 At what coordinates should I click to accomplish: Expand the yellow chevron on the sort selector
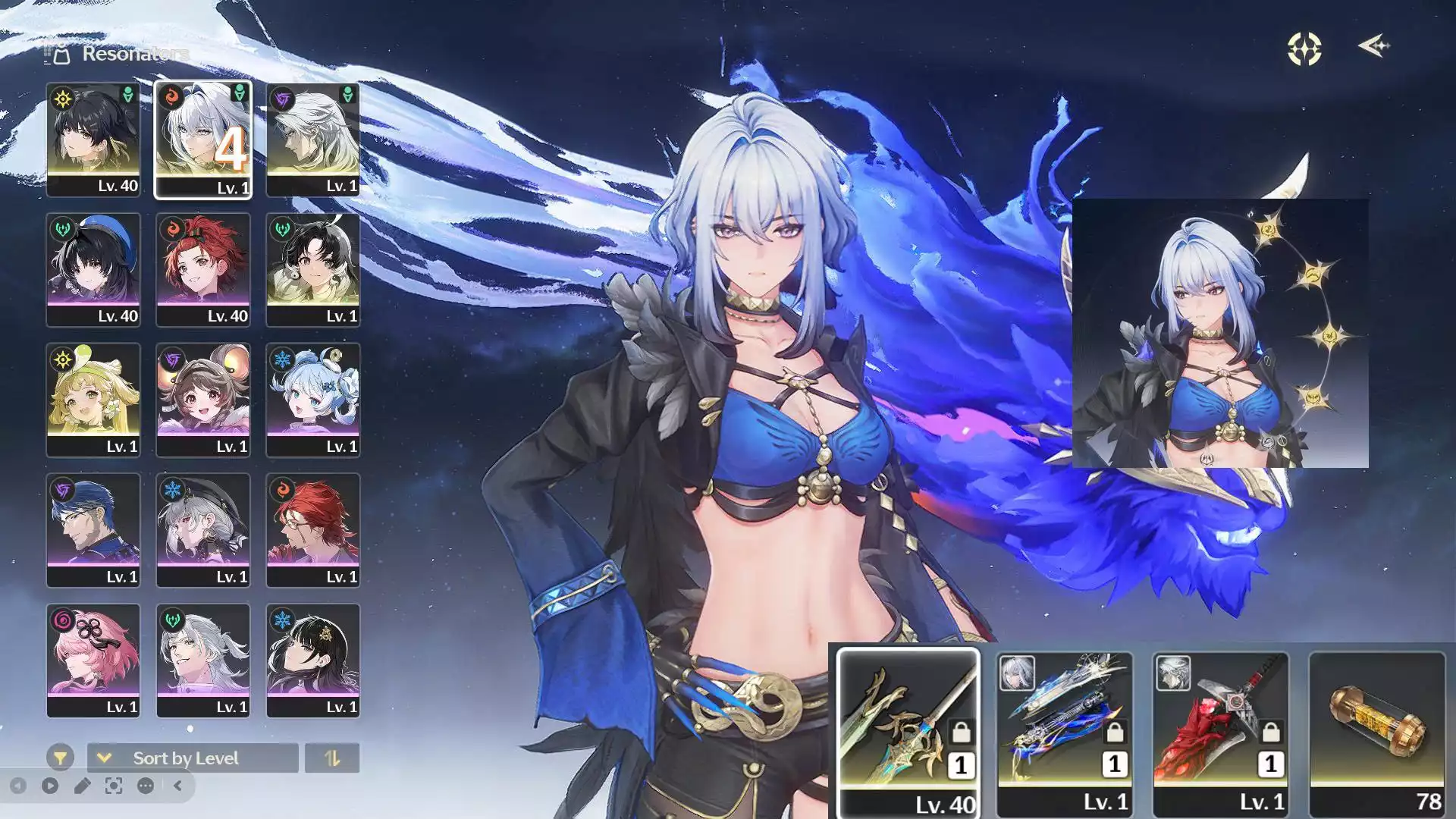(x=105, y=758)
